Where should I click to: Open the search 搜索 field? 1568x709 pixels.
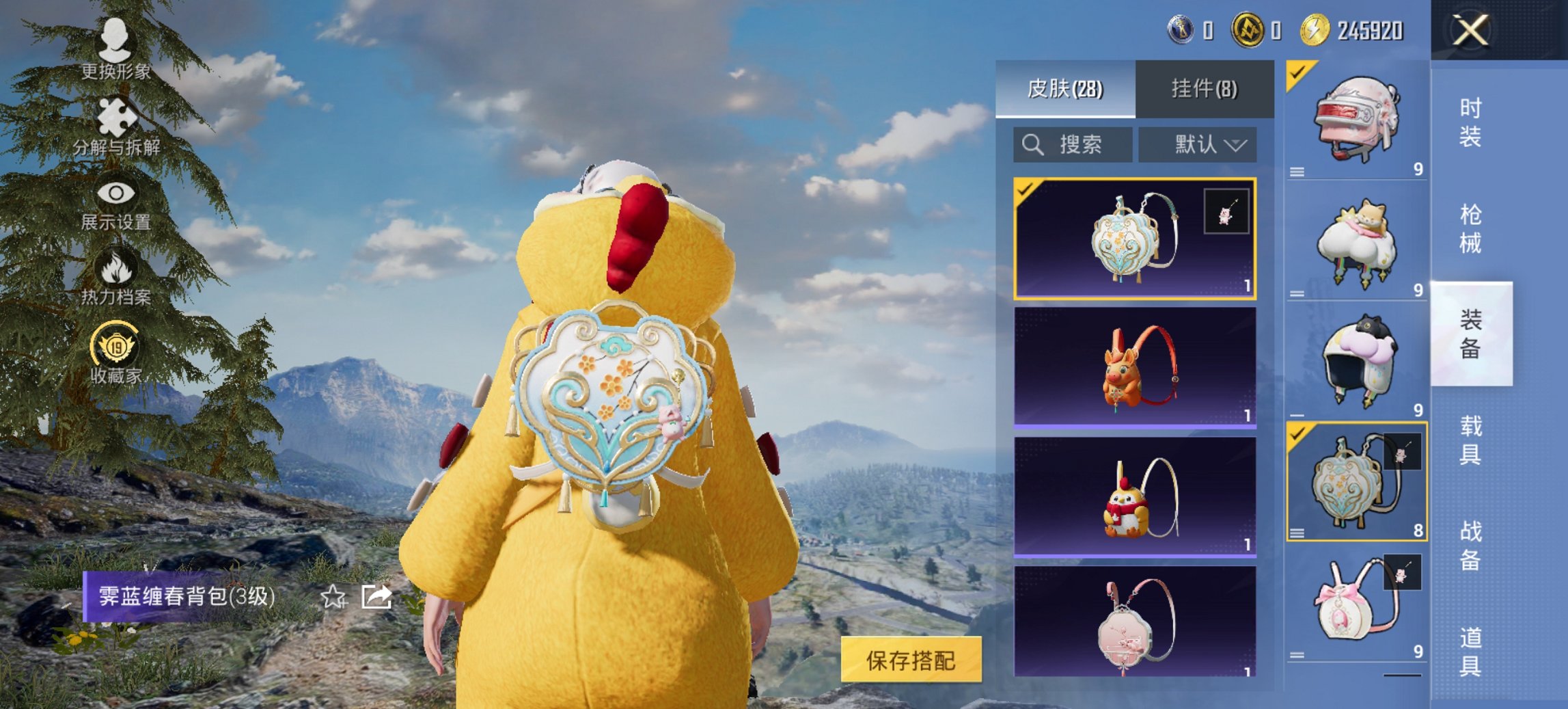(1073, 145)
